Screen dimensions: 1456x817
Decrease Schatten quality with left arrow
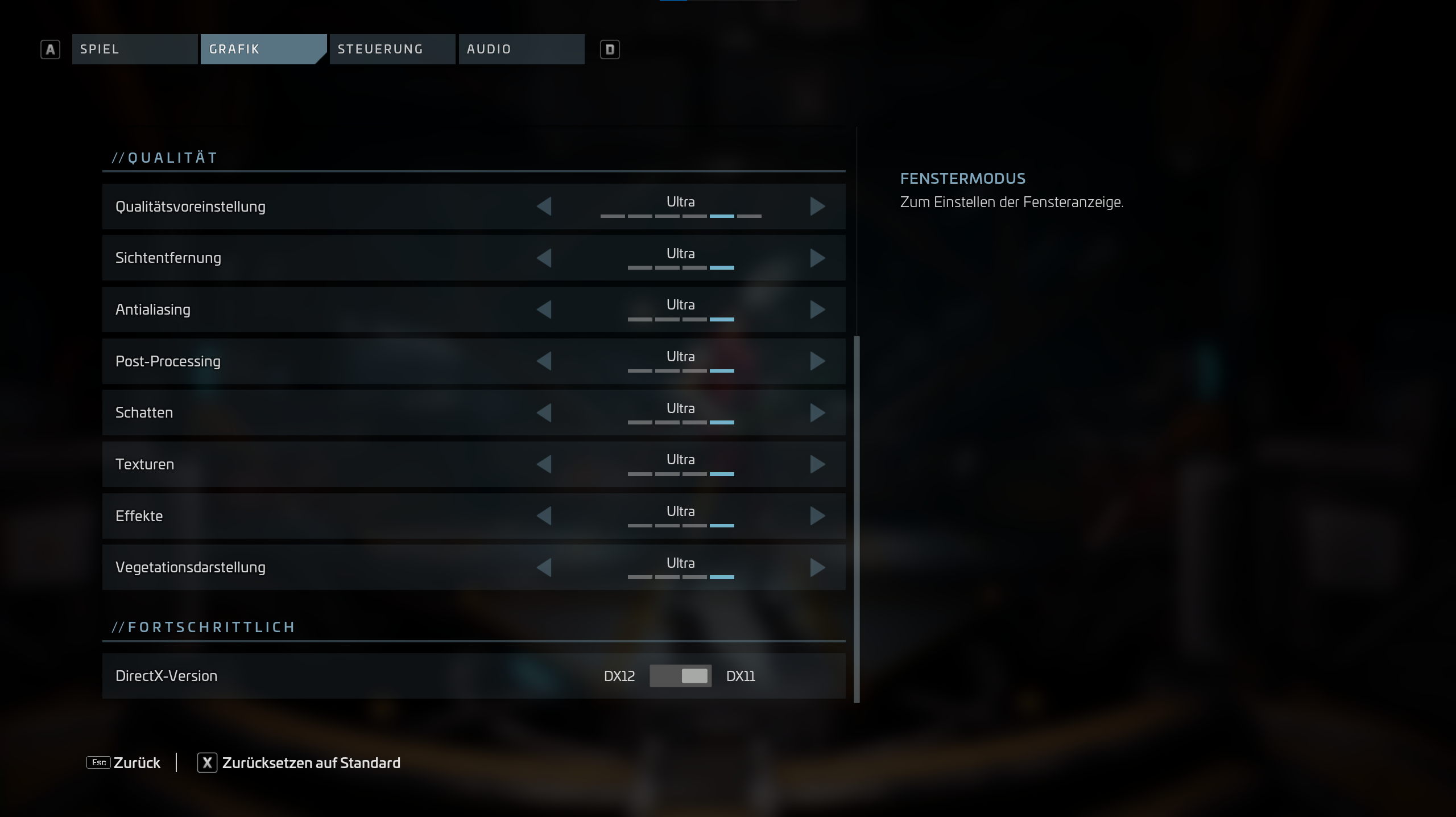pyautogui.click(x=544, y=413)
